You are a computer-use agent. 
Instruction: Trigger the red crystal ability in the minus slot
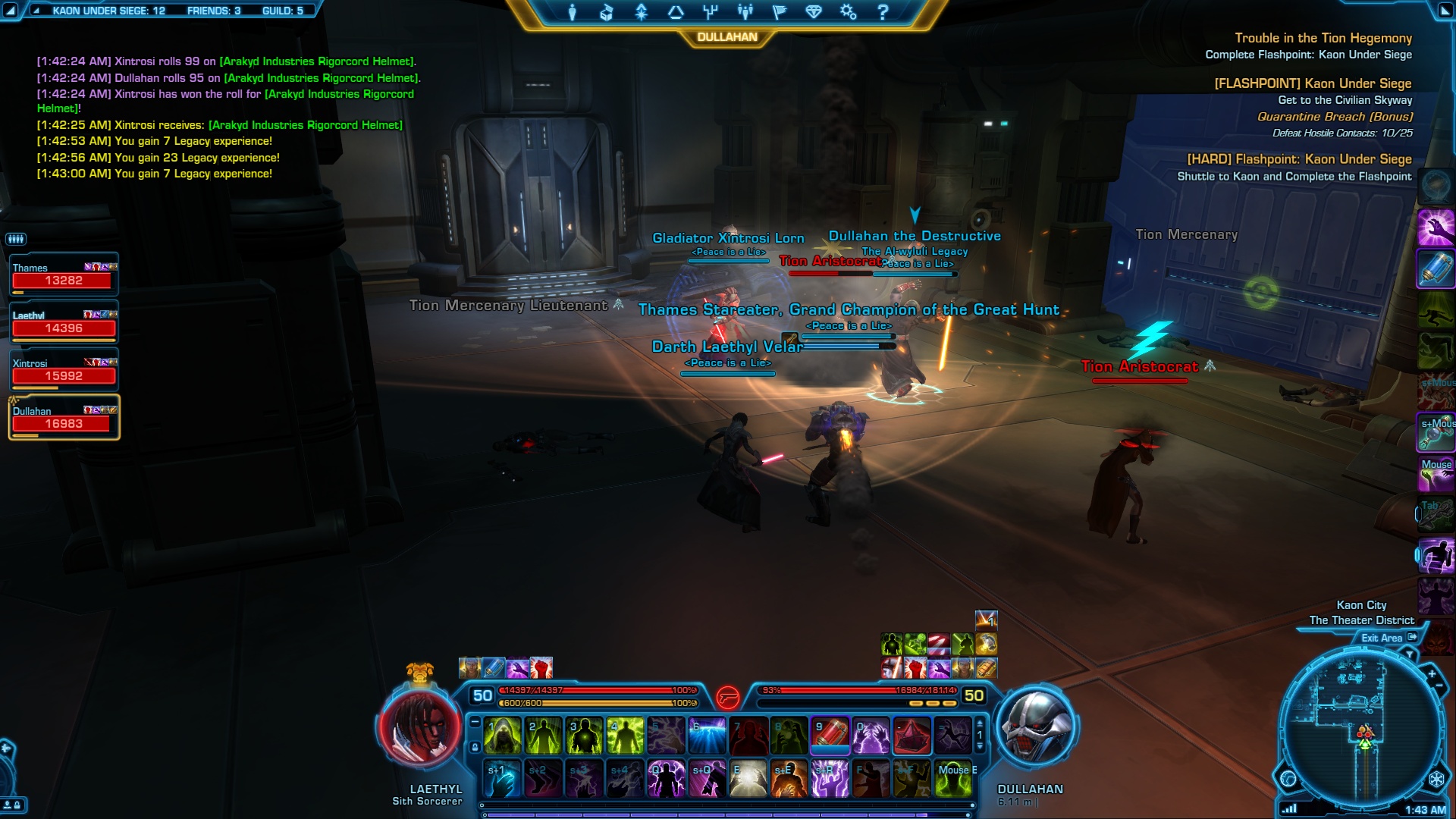coord(912,736)
